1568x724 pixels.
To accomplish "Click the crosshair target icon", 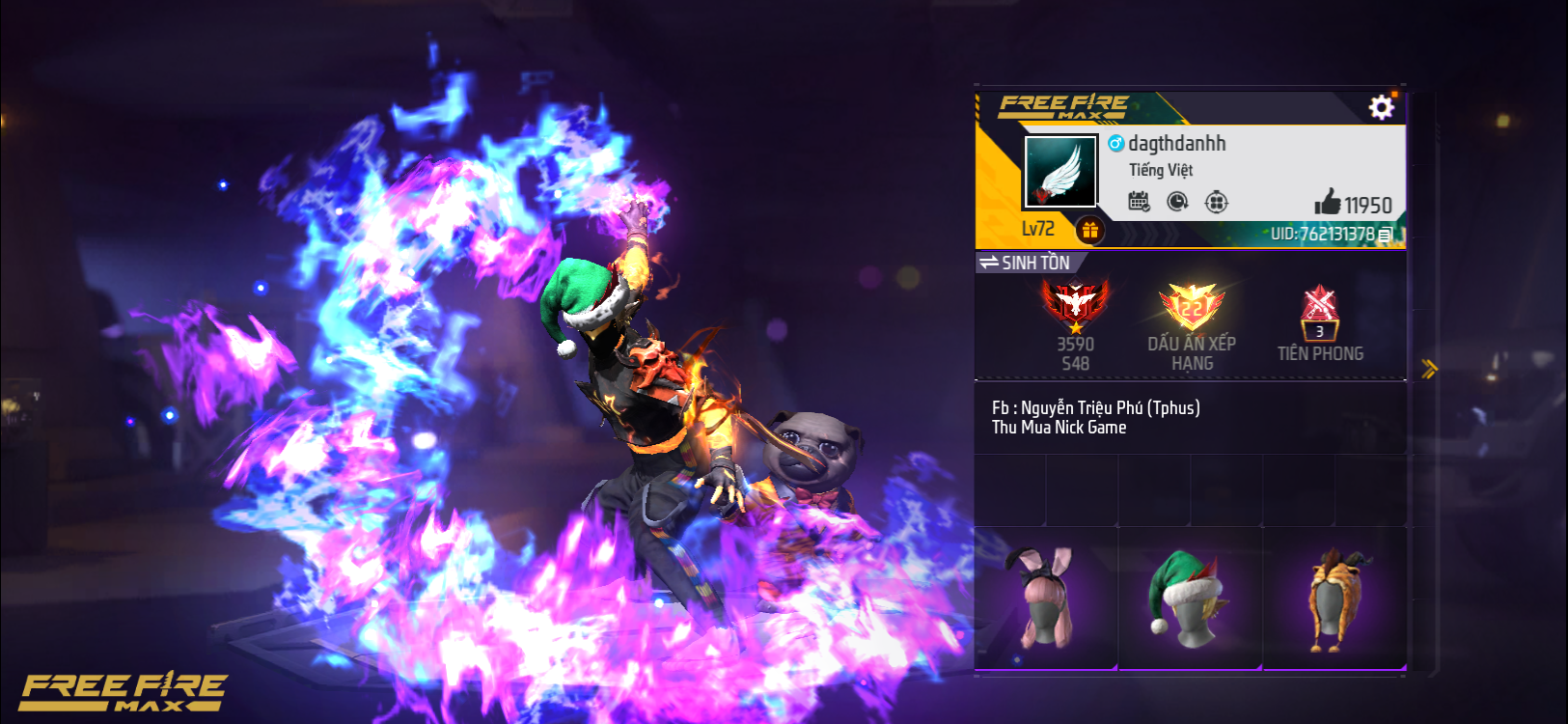I will point(1218,201).
